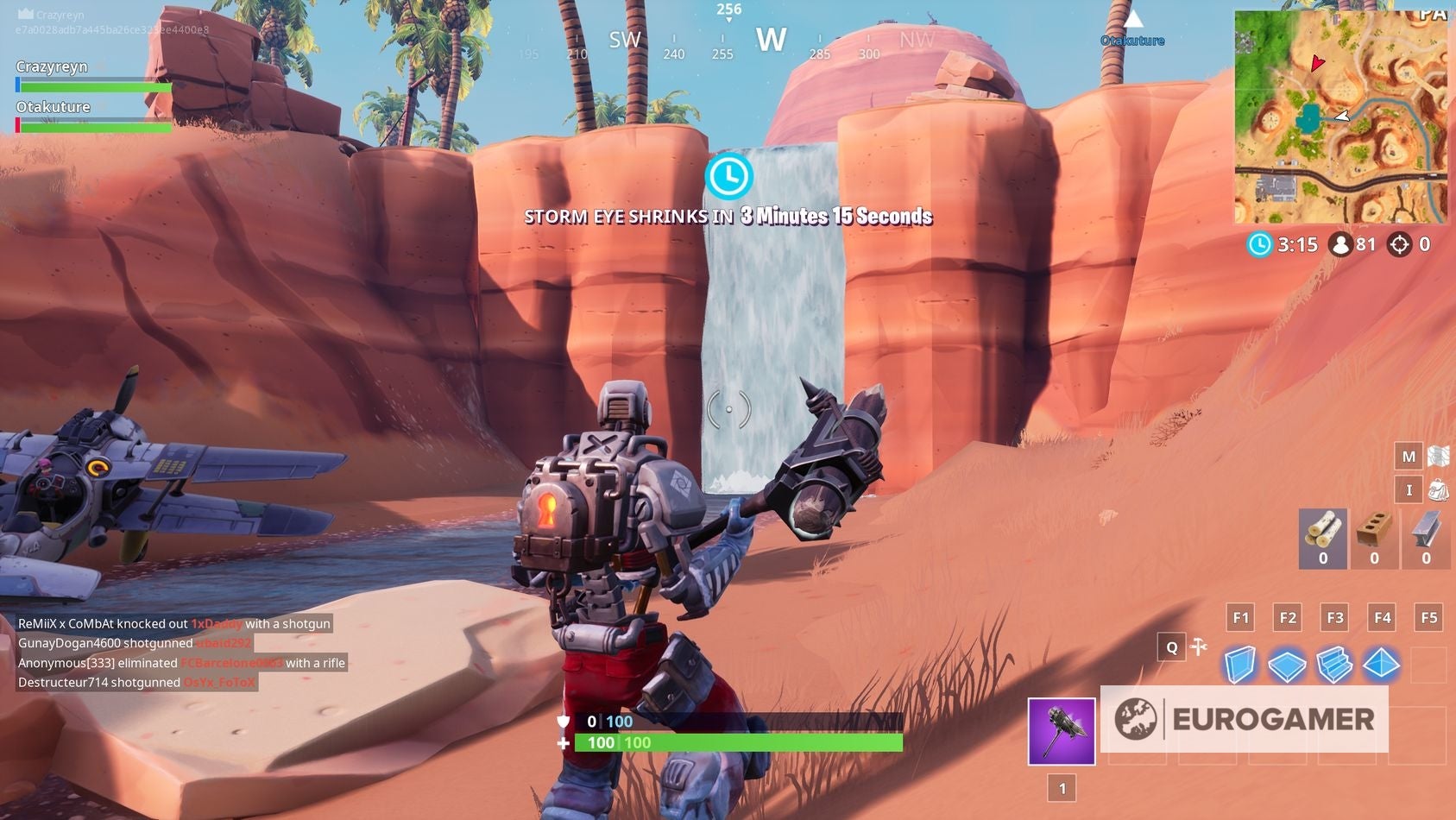This screenshot has width=1456, height=820.
Task: Select the pyramid roof build piece icon
Action: 1382,665
